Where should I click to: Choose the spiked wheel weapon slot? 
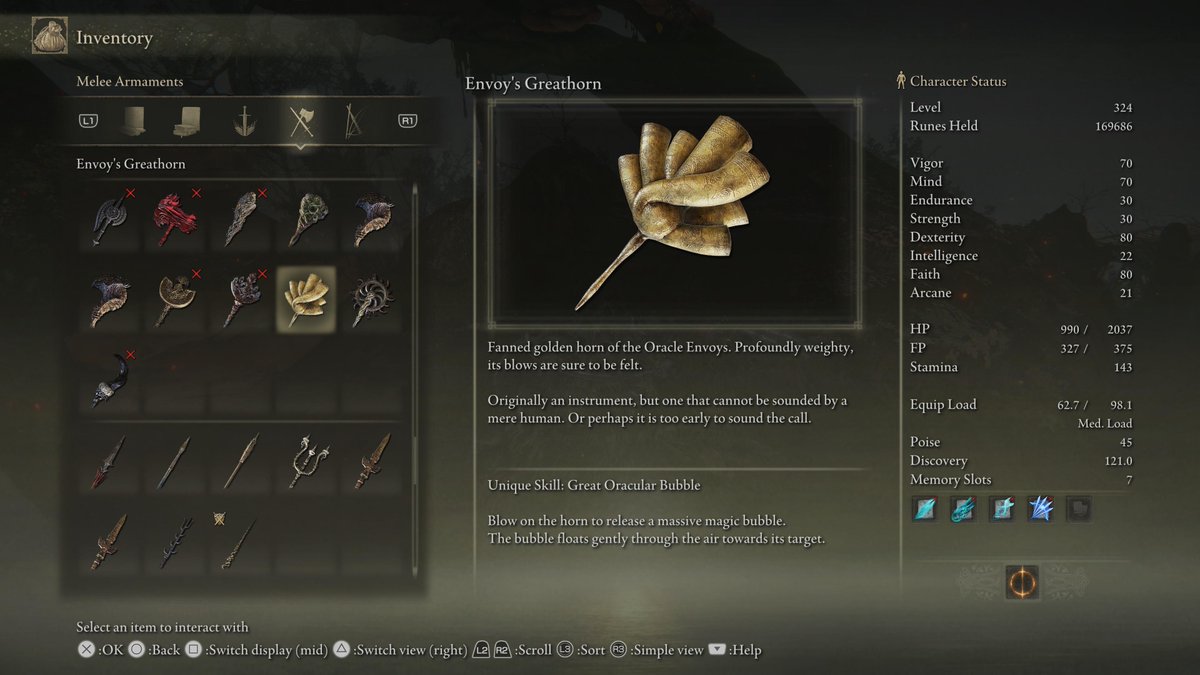(373, 300)
